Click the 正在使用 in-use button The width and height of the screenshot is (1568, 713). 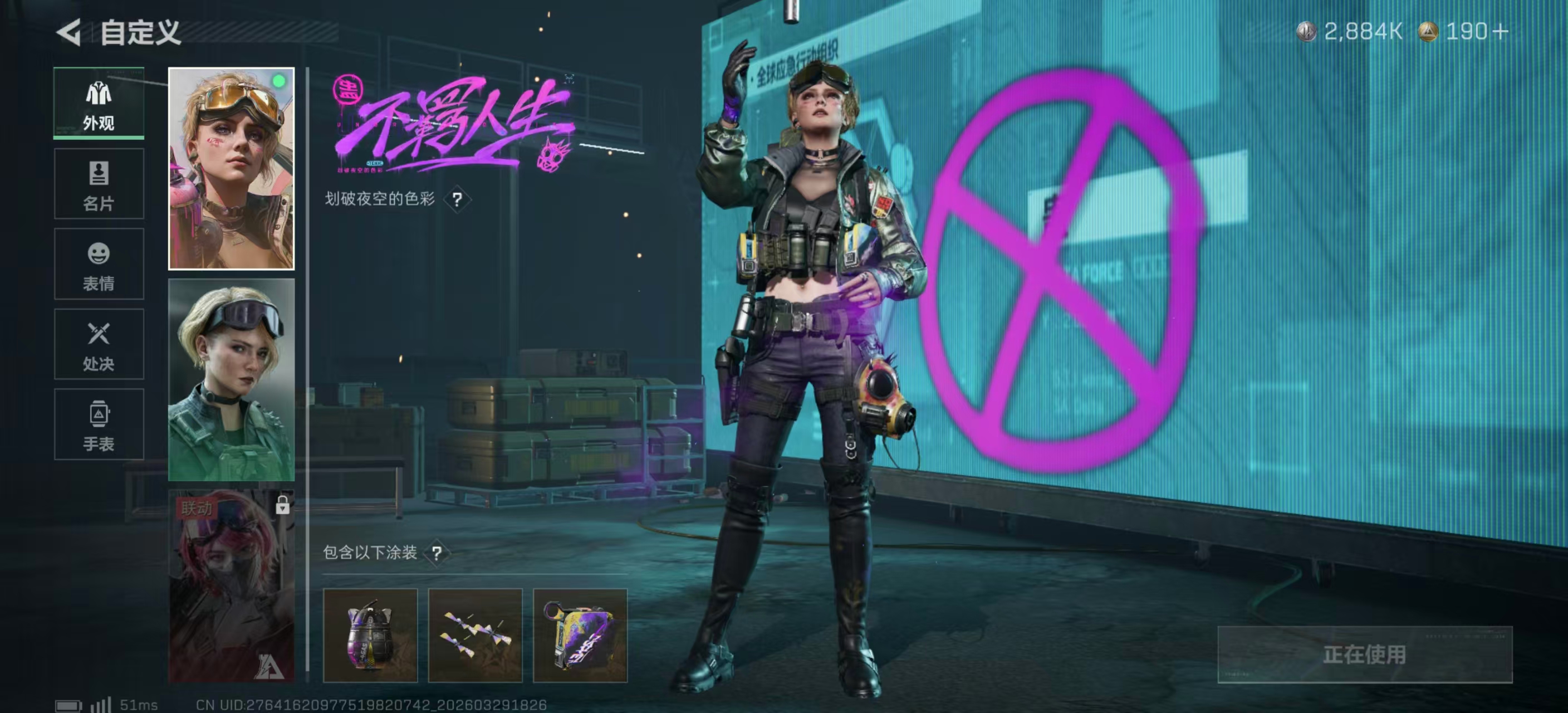point(1365,655)
